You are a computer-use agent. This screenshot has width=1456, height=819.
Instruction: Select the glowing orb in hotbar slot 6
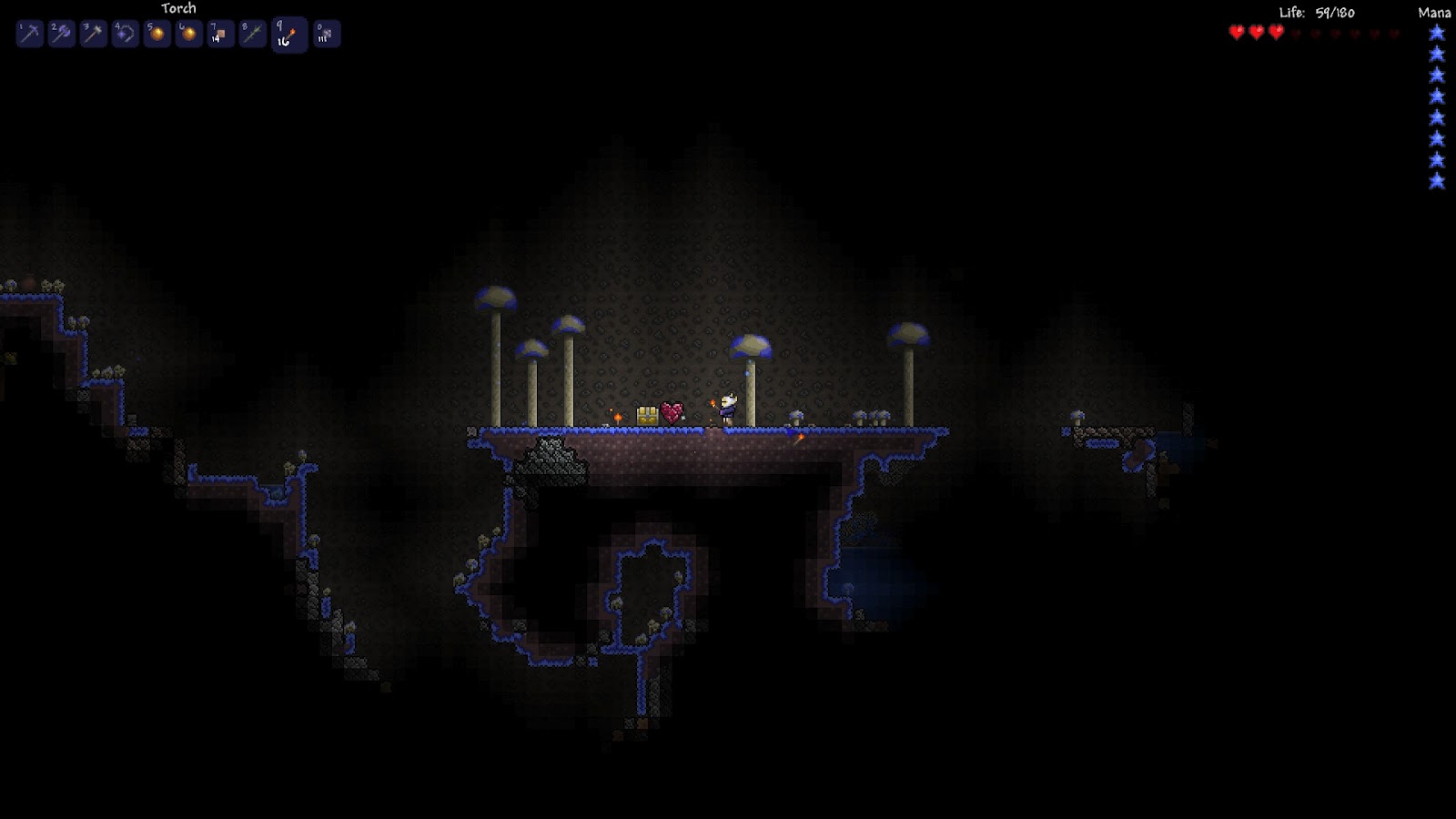188,34
